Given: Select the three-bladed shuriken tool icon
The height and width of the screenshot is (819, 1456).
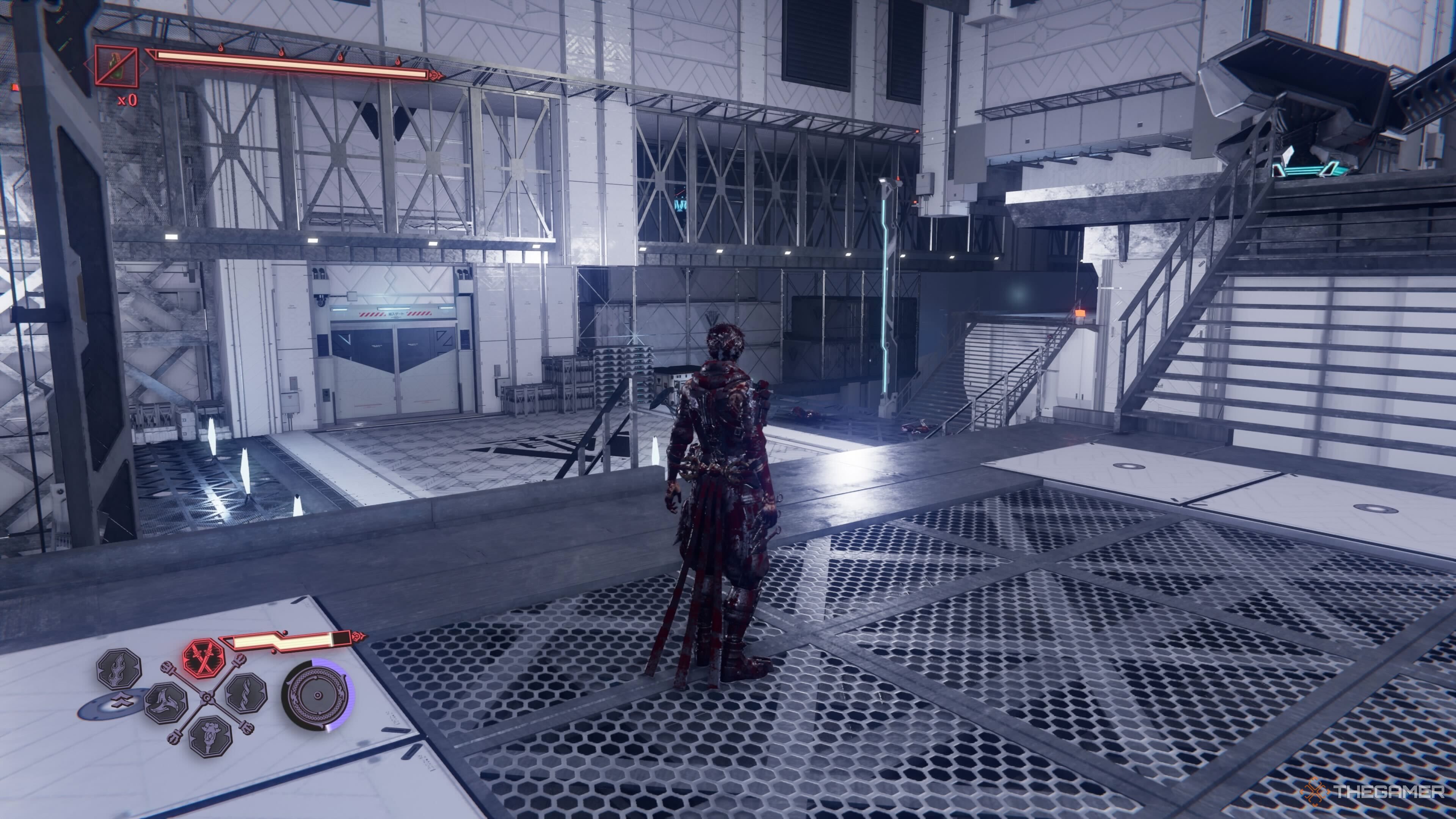Looking at the screenshot, I should coord(166,703).
